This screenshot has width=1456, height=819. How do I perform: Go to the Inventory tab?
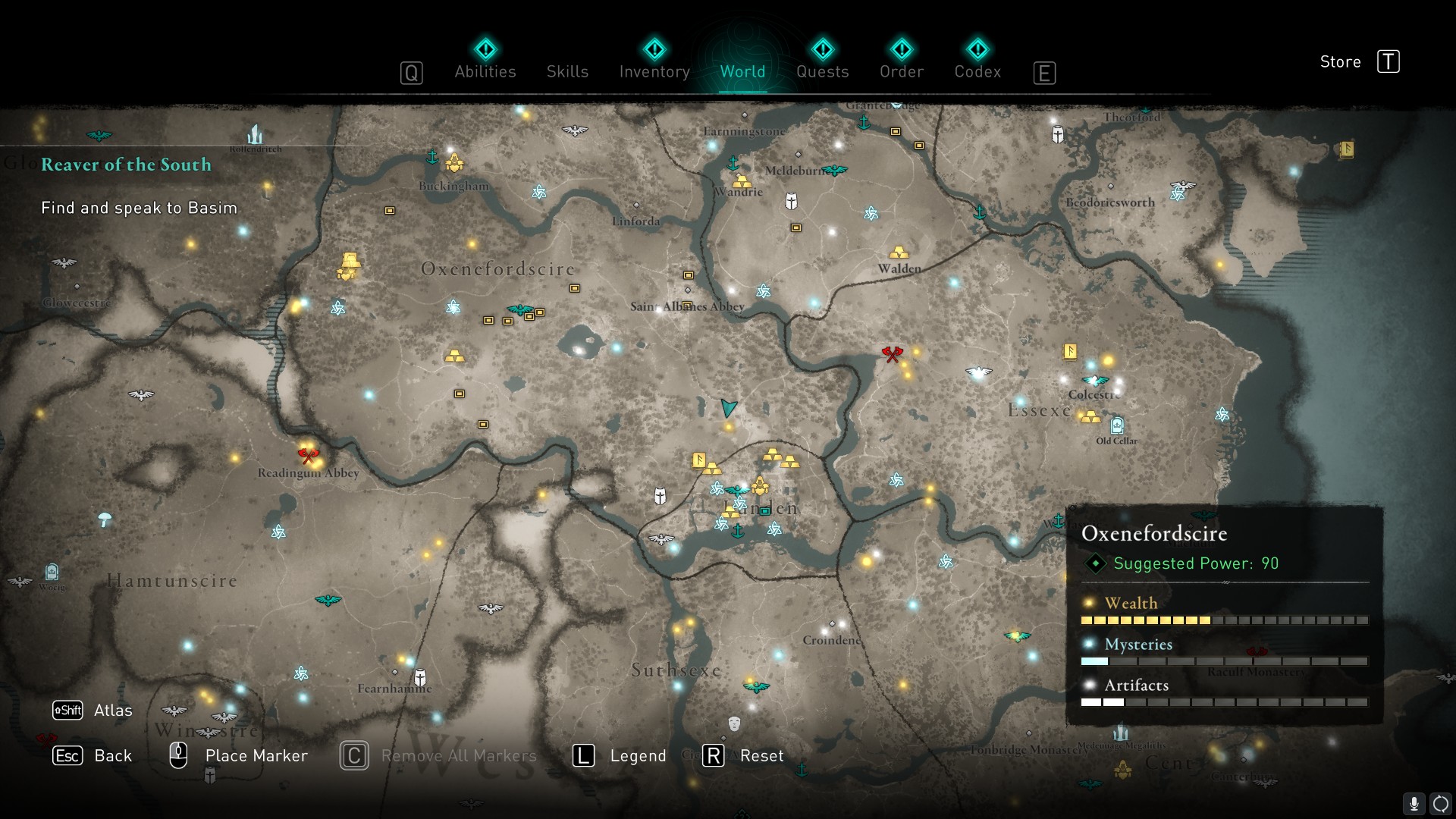click(654, 71)
